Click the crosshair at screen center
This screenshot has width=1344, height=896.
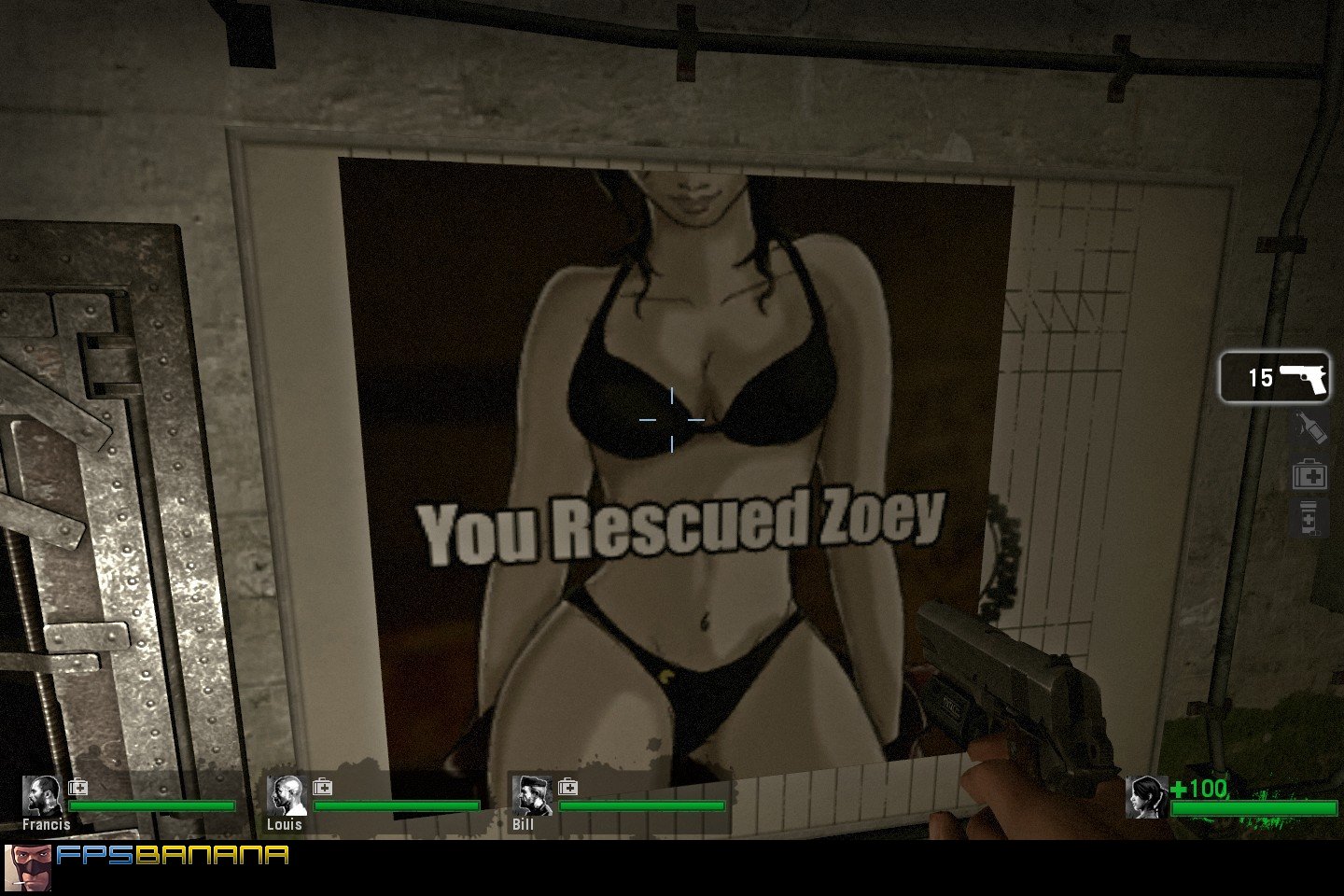[672, 420]
